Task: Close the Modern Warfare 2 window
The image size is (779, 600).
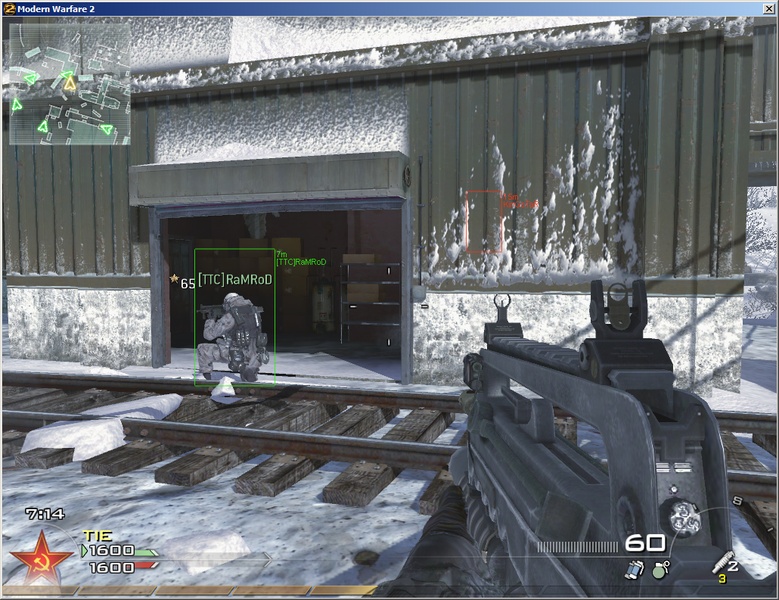Action: point(766,8)
